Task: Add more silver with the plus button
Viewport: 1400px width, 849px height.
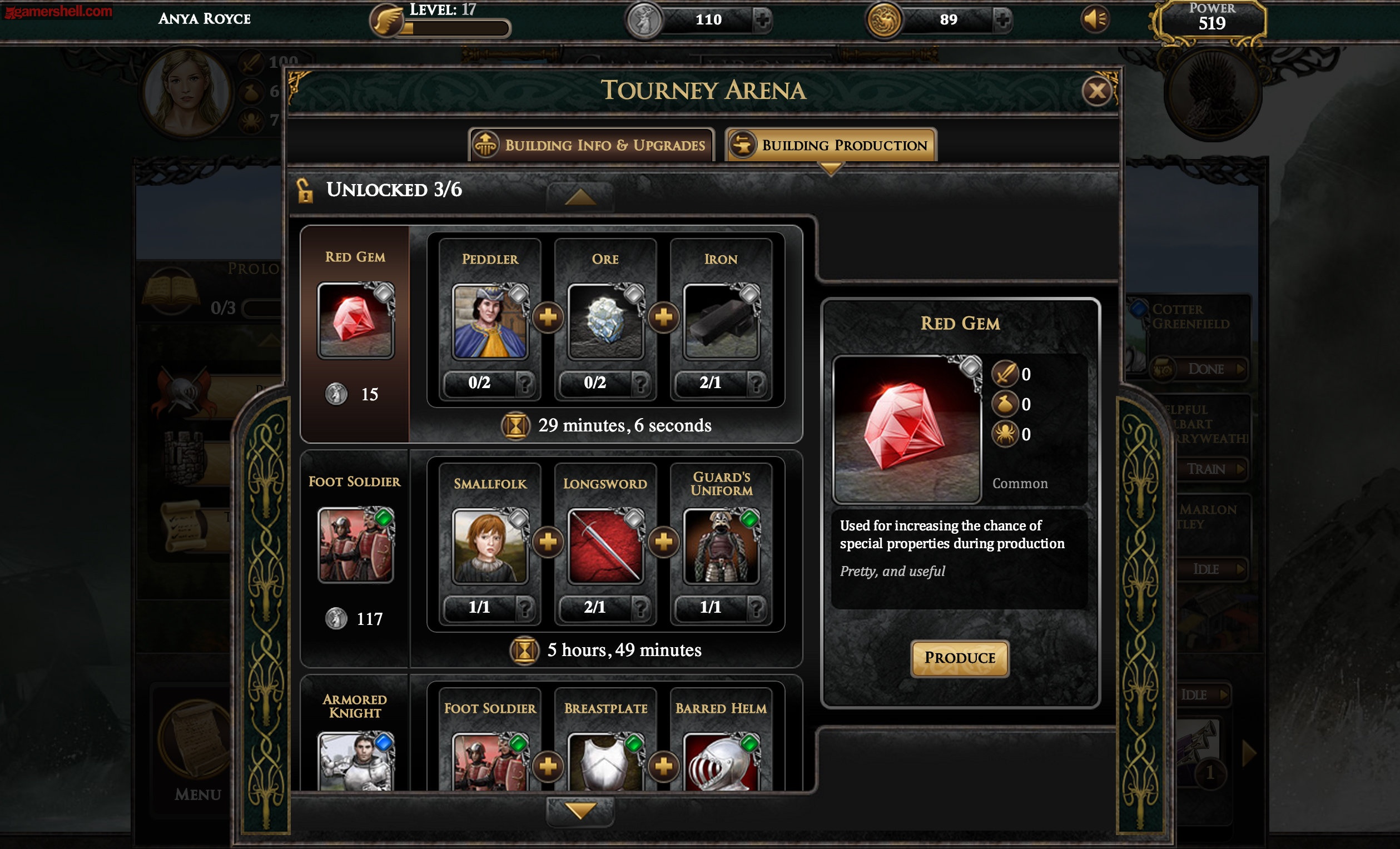Action: click(x=762, y=20)
